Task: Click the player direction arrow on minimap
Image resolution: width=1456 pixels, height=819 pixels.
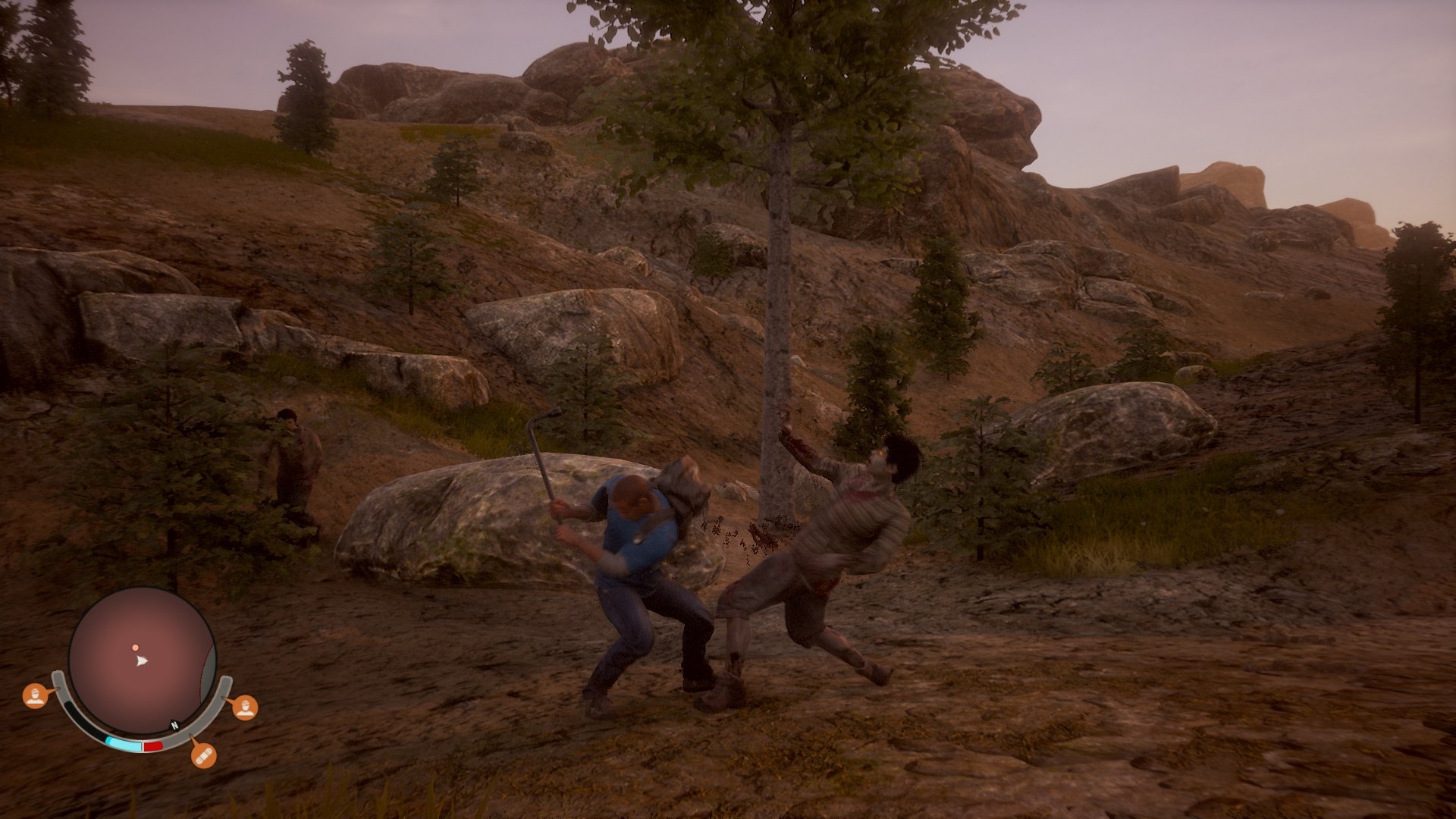Action: (141, 662)
